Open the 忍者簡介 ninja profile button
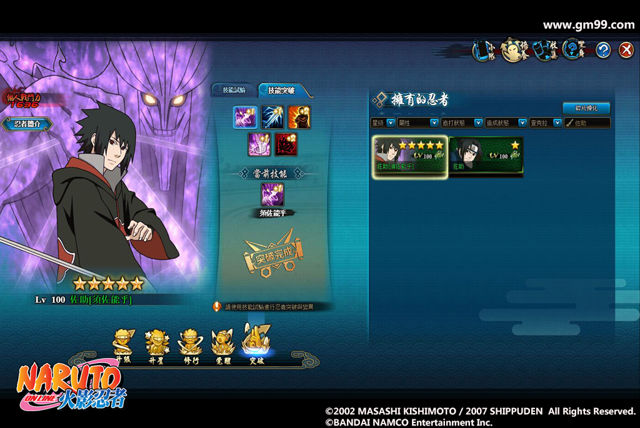The image size is (640, 428). (x=28, y=124)
